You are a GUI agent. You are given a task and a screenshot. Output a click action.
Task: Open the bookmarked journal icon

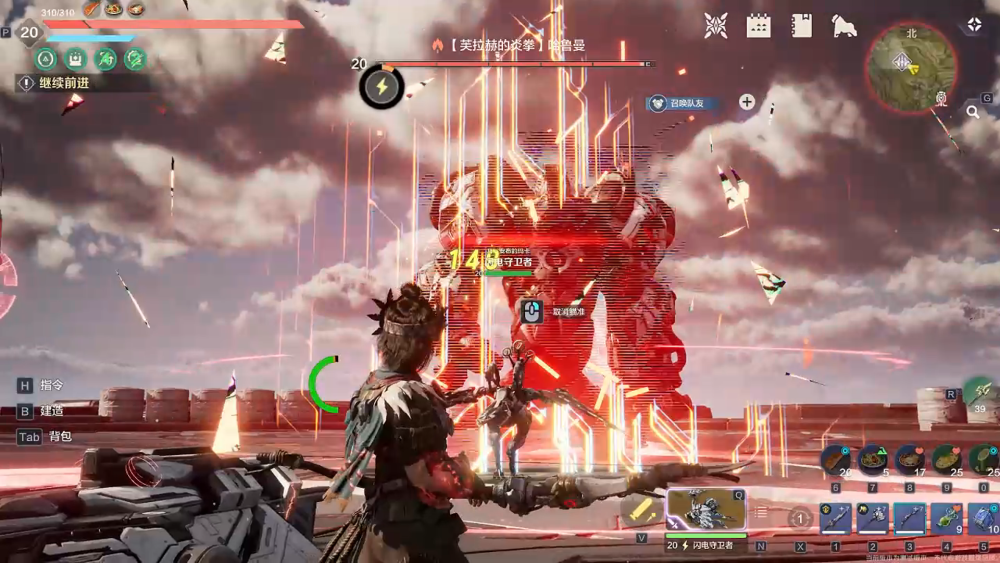pyautogui.click(x=802, y=26)
